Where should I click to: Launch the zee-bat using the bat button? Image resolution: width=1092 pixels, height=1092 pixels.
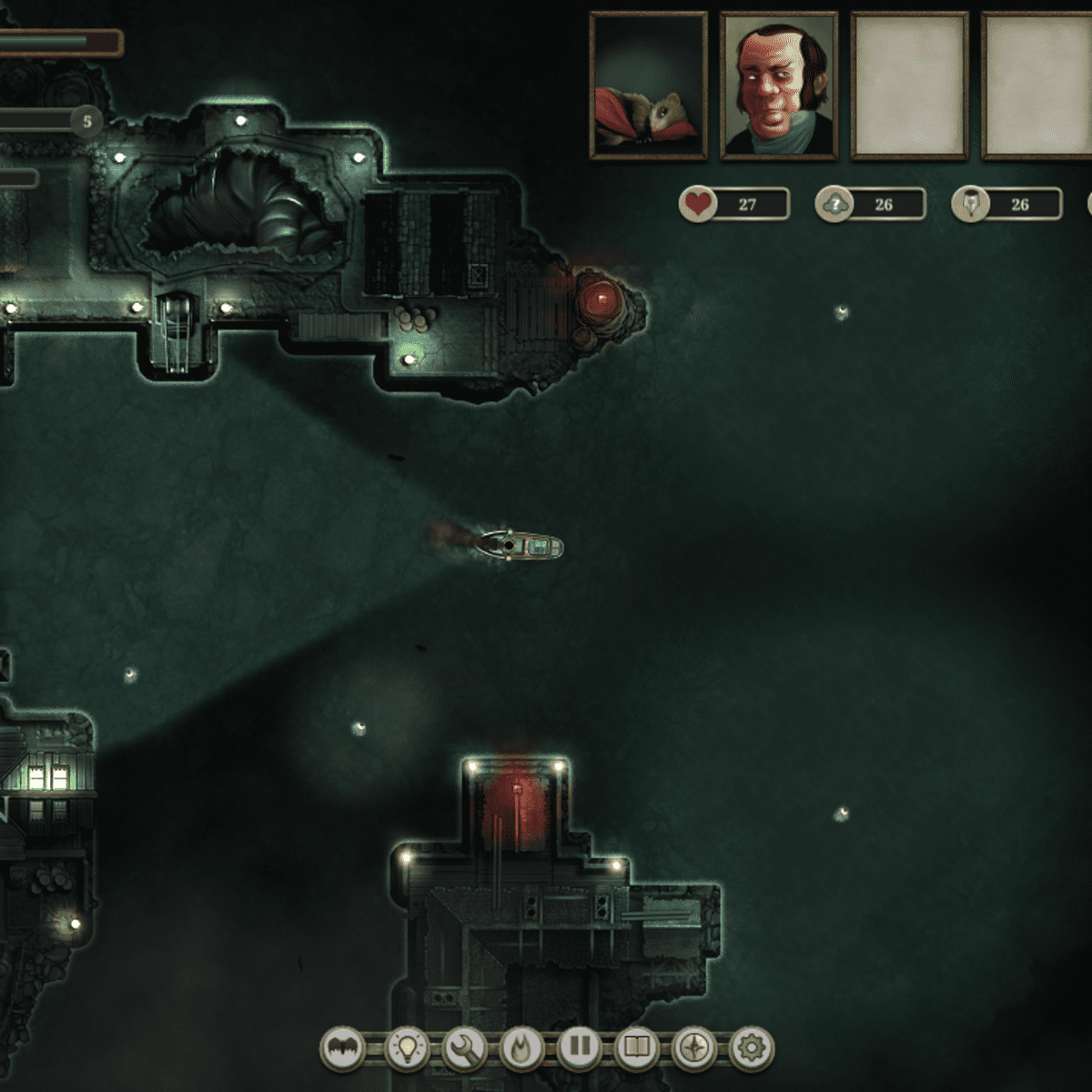click(342, 1048)
